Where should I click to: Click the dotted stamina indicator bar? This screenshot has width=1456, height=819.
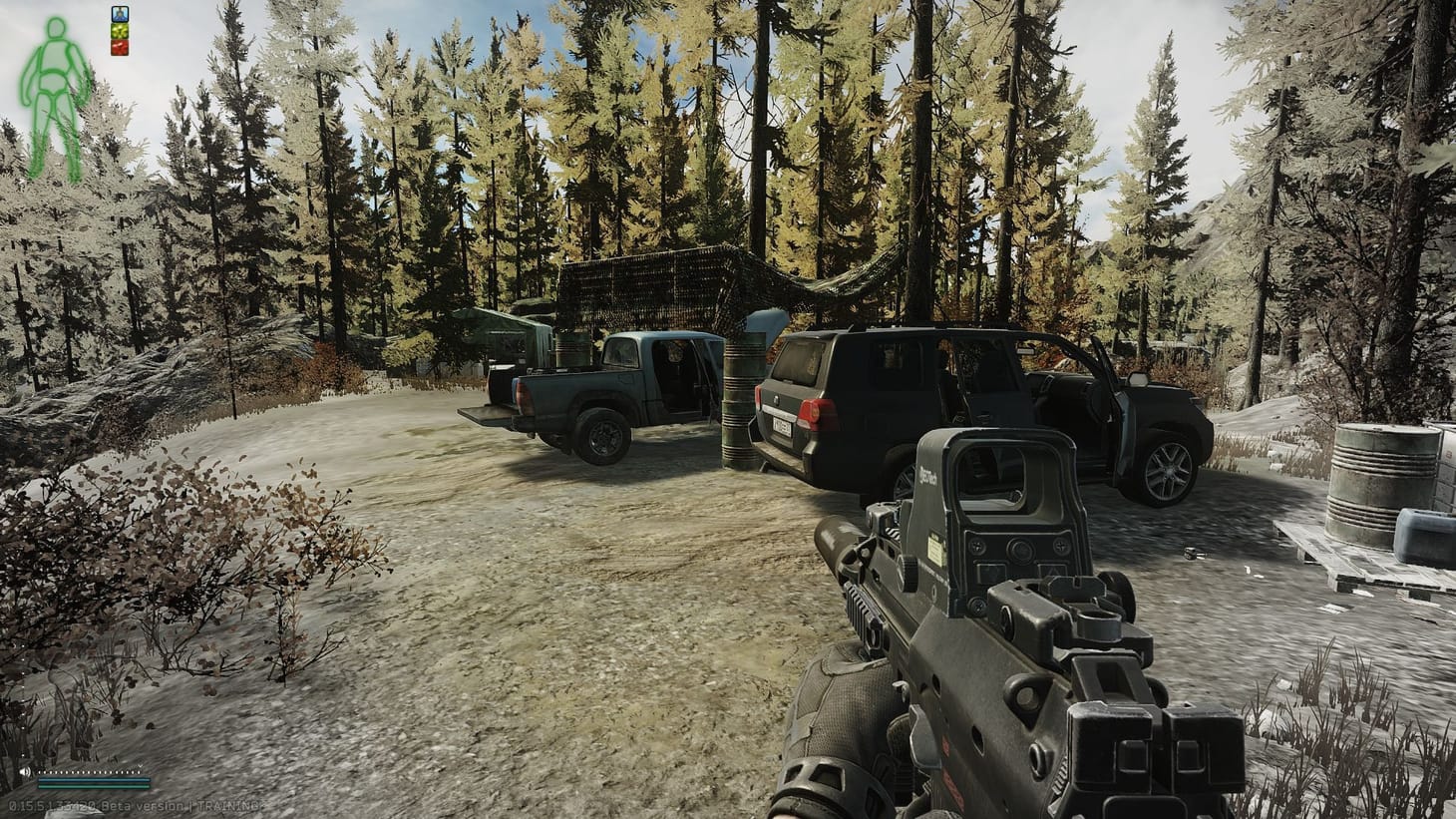tap(88, 772)
